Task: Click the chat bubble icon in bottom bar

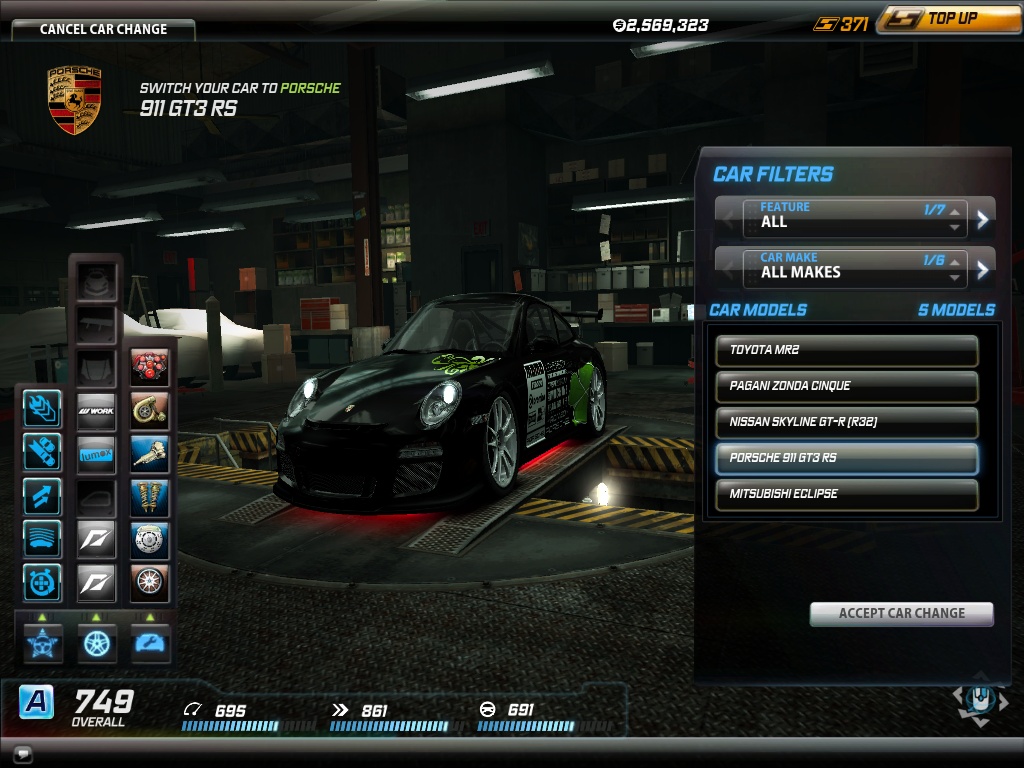Action: point(20,754)
